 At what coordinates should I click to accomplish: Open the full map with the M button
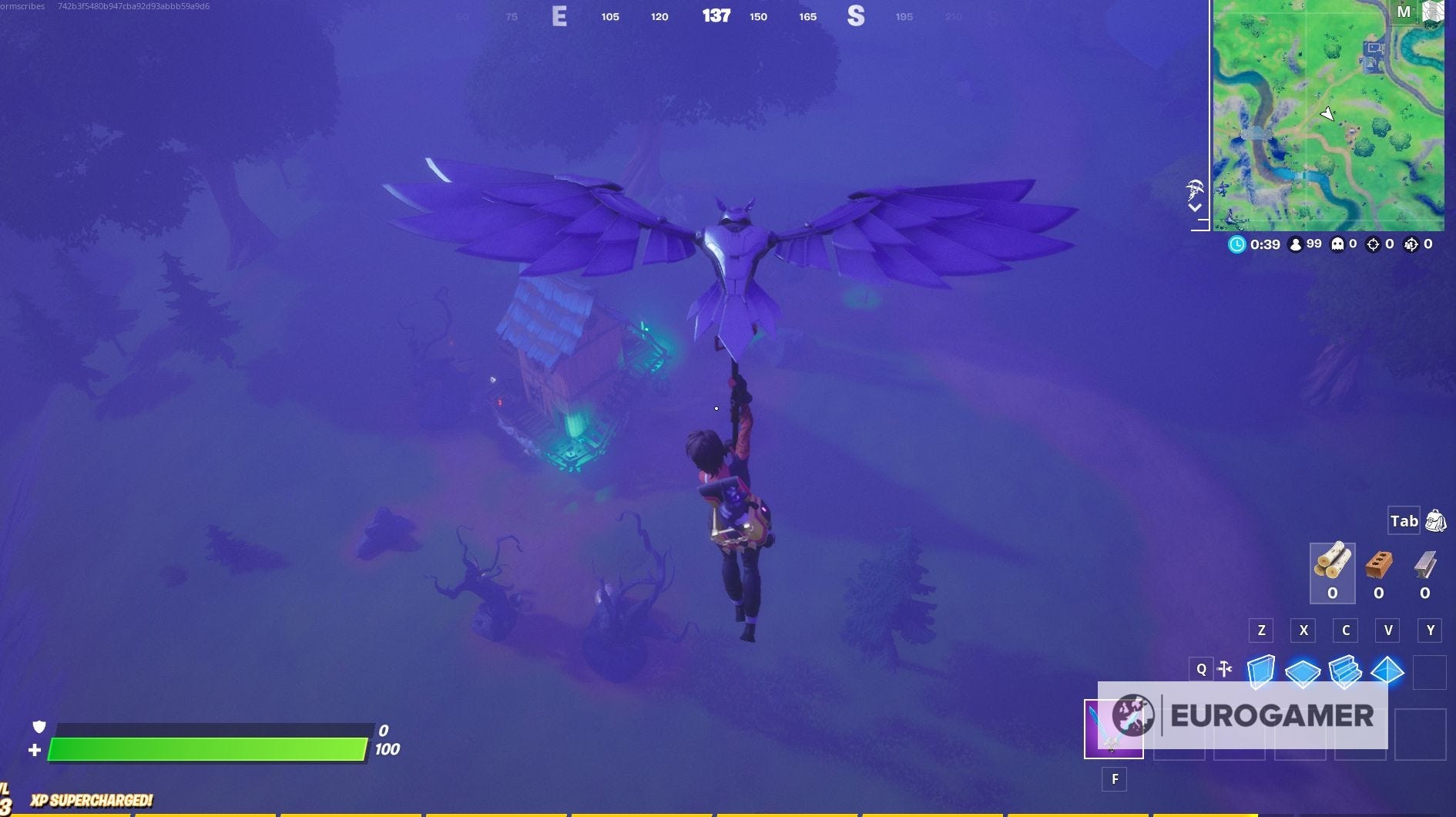coord(1404,12)
